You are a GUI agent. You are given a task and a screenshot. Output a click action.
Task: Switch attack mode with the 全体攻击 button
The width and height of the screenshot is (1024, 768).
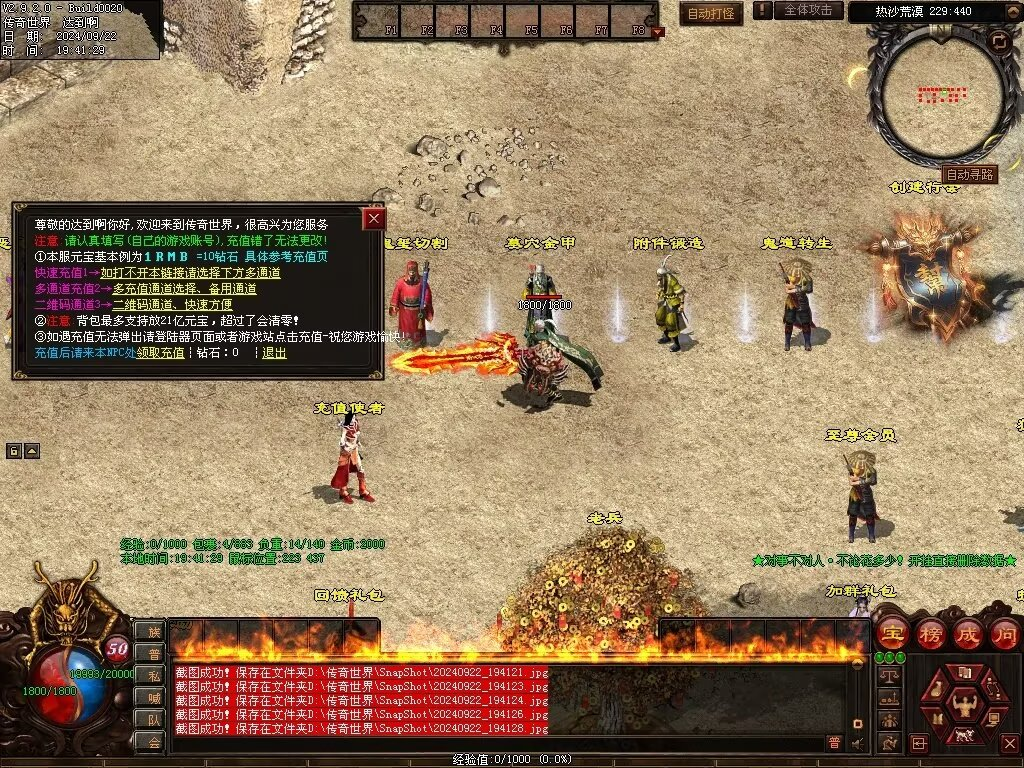point(808,10)
